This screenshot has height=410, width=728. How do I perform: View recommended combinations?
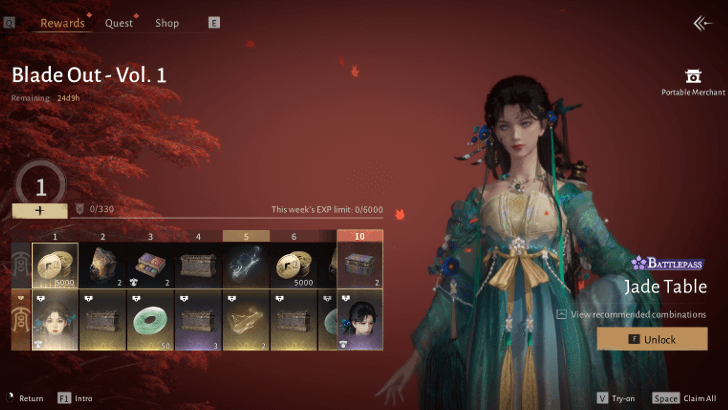click(637, 314)
